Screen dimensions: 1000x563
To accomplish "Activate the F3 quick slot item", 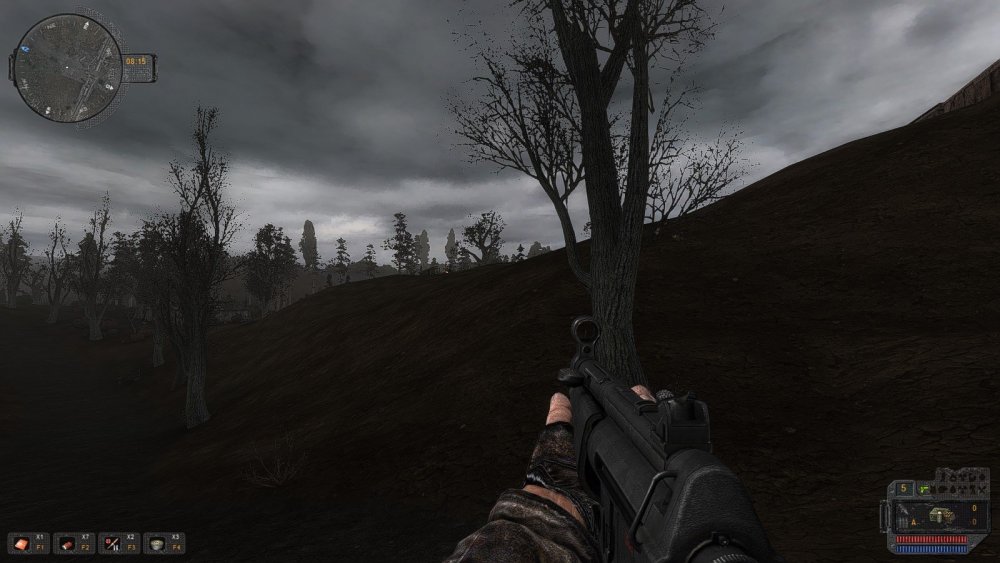I will pyautogui.click(x=112, y=543).
